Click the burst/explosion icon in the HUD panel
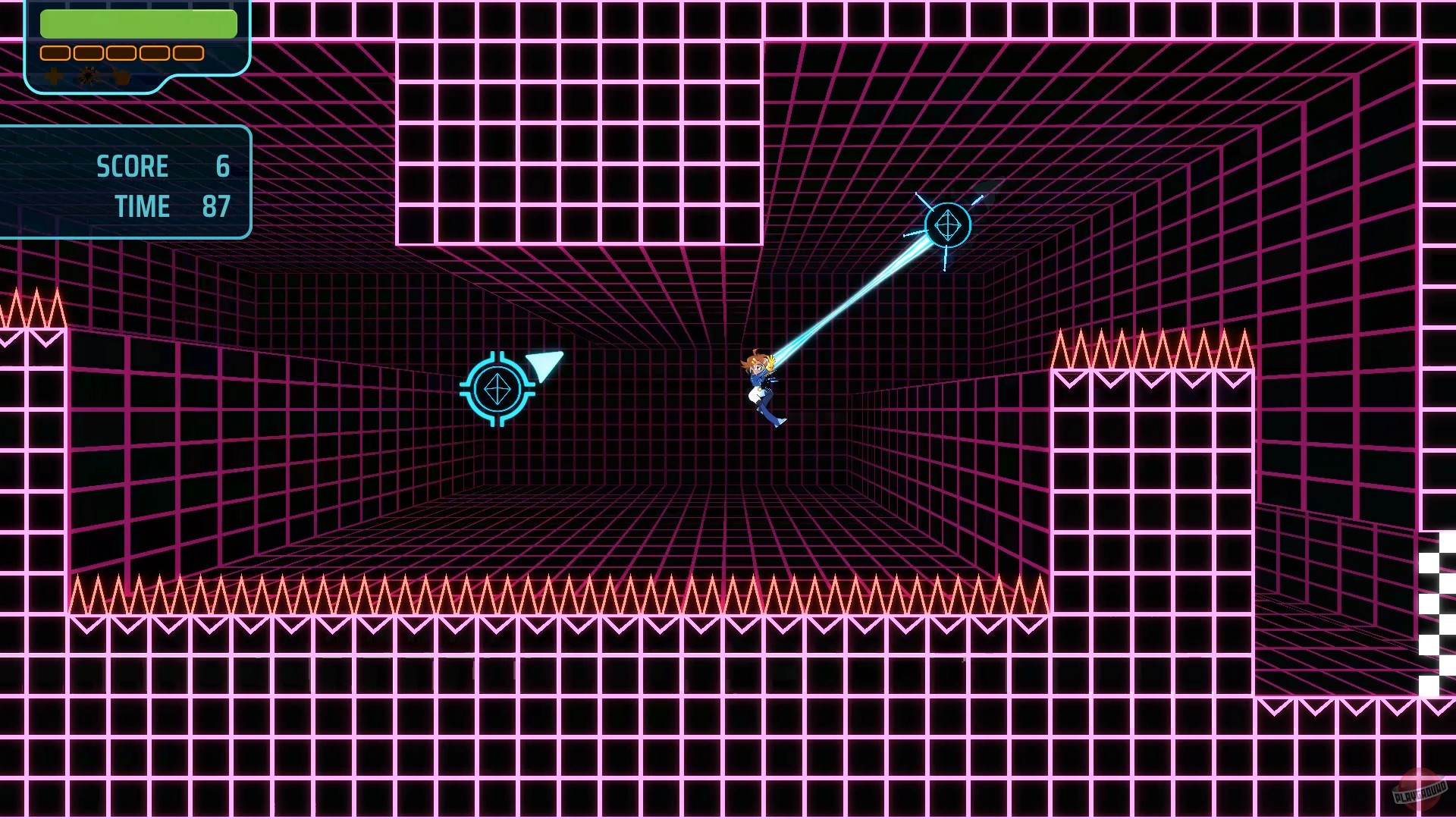1456x819 pixels. pyautogui.click(x=87, y=77)
